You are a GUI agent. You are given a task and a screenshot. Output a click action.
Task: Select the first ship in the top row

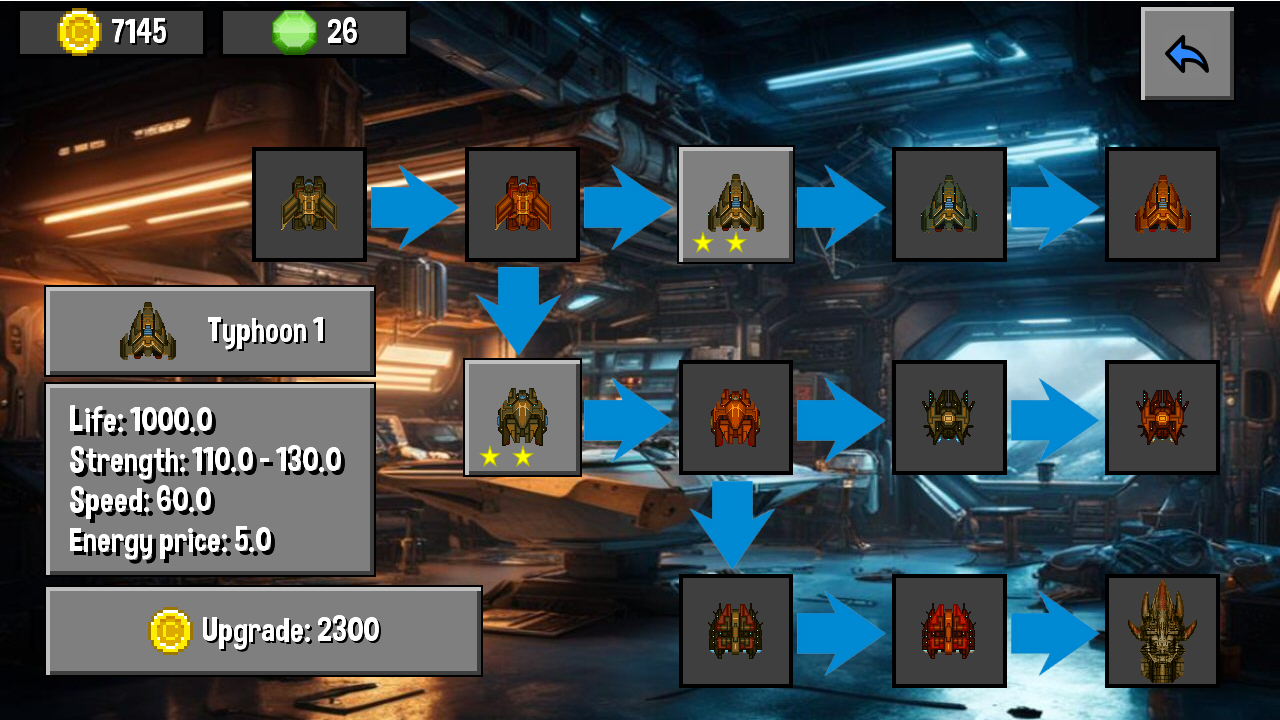click(x=309, y=205)
